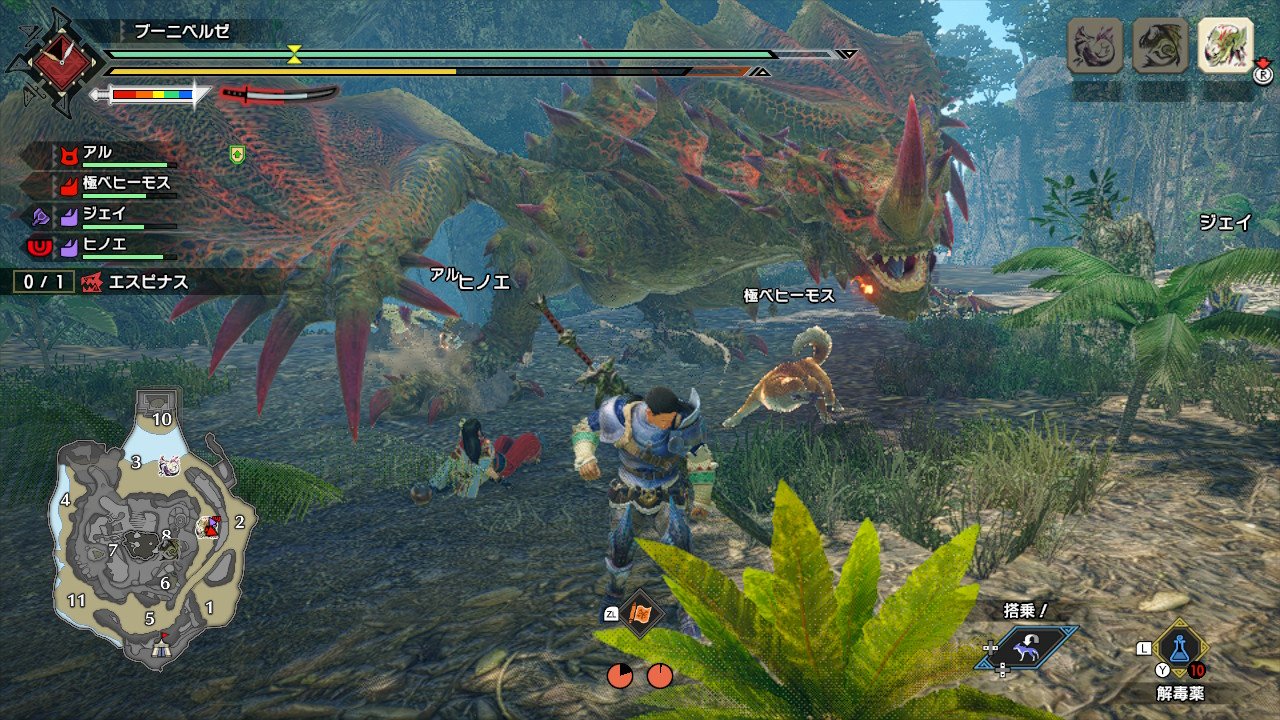1280x720 pixels.
Task: Click the red long sword spirit gauge icon
Action: pos(279,94)
